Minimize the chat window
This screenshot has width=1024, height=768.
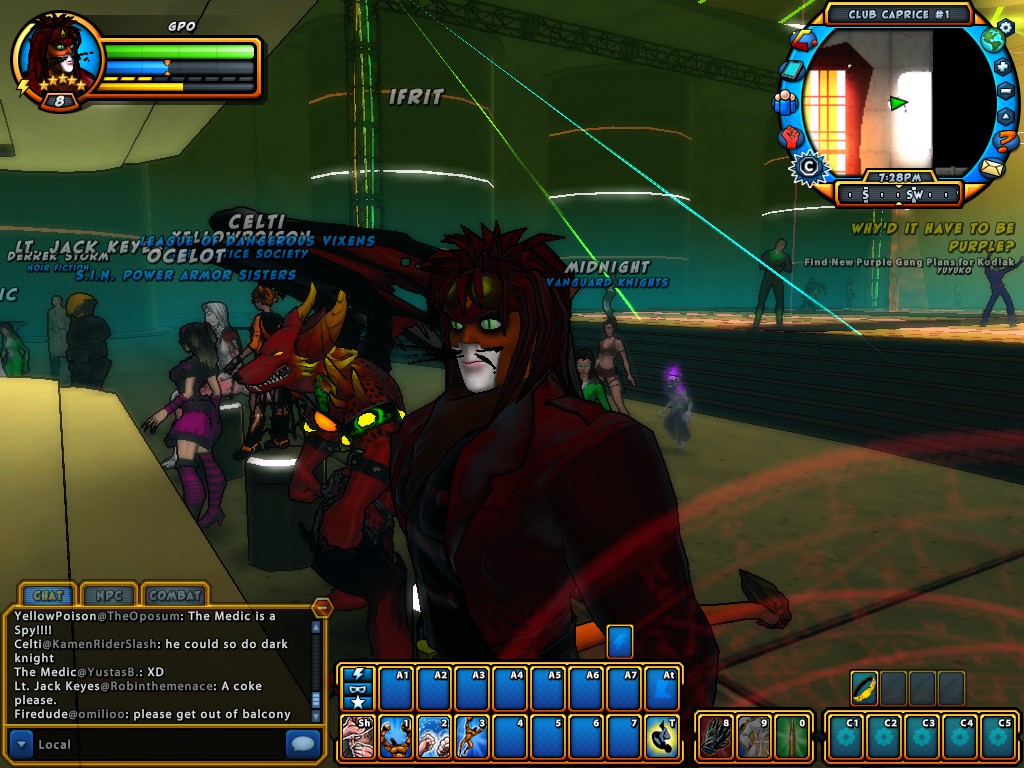(322, 607)
